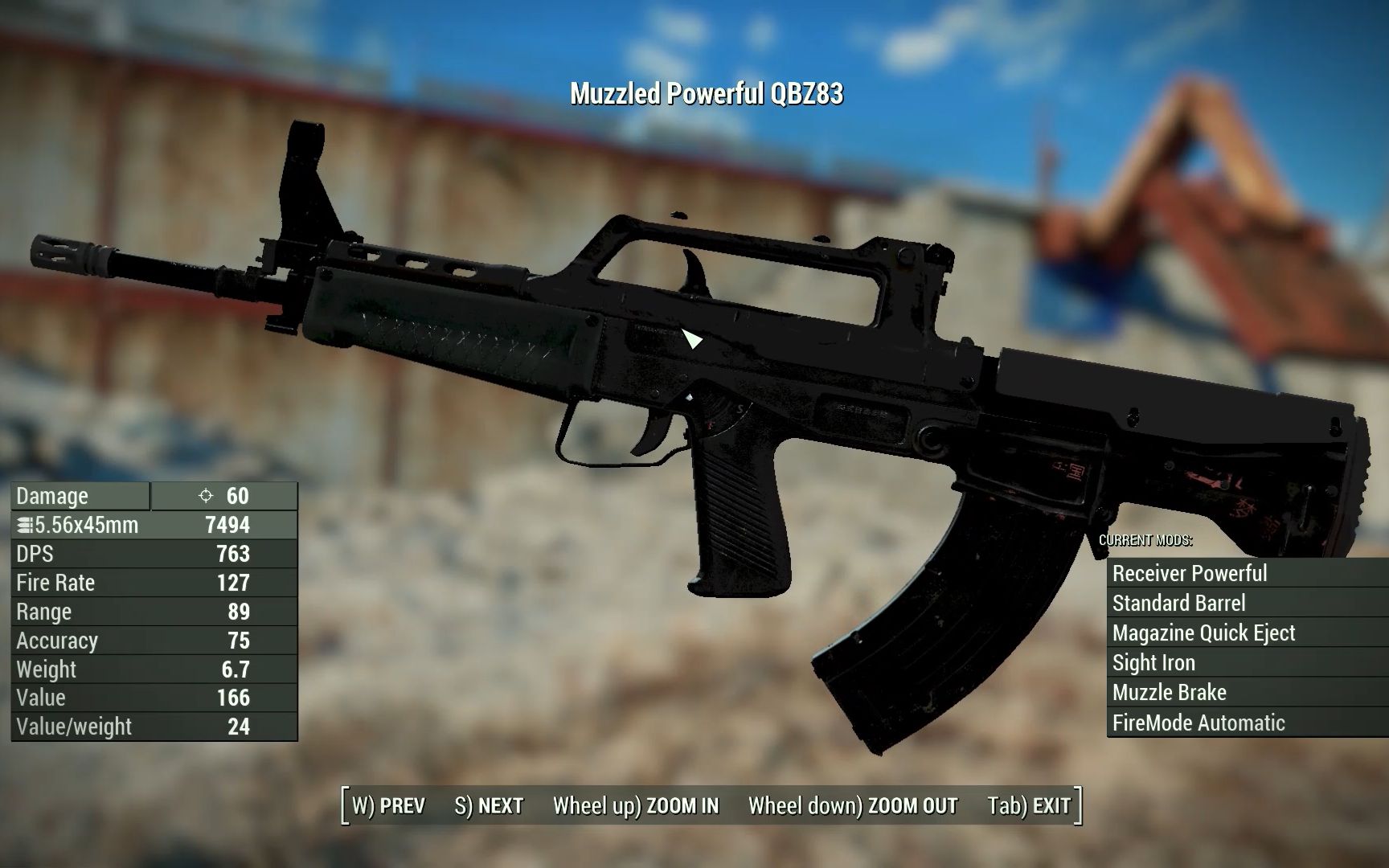The height and width of the screenshot is (868, 1389).
Task: Exit the weapon inspect screen
Action: [1030, 805]
